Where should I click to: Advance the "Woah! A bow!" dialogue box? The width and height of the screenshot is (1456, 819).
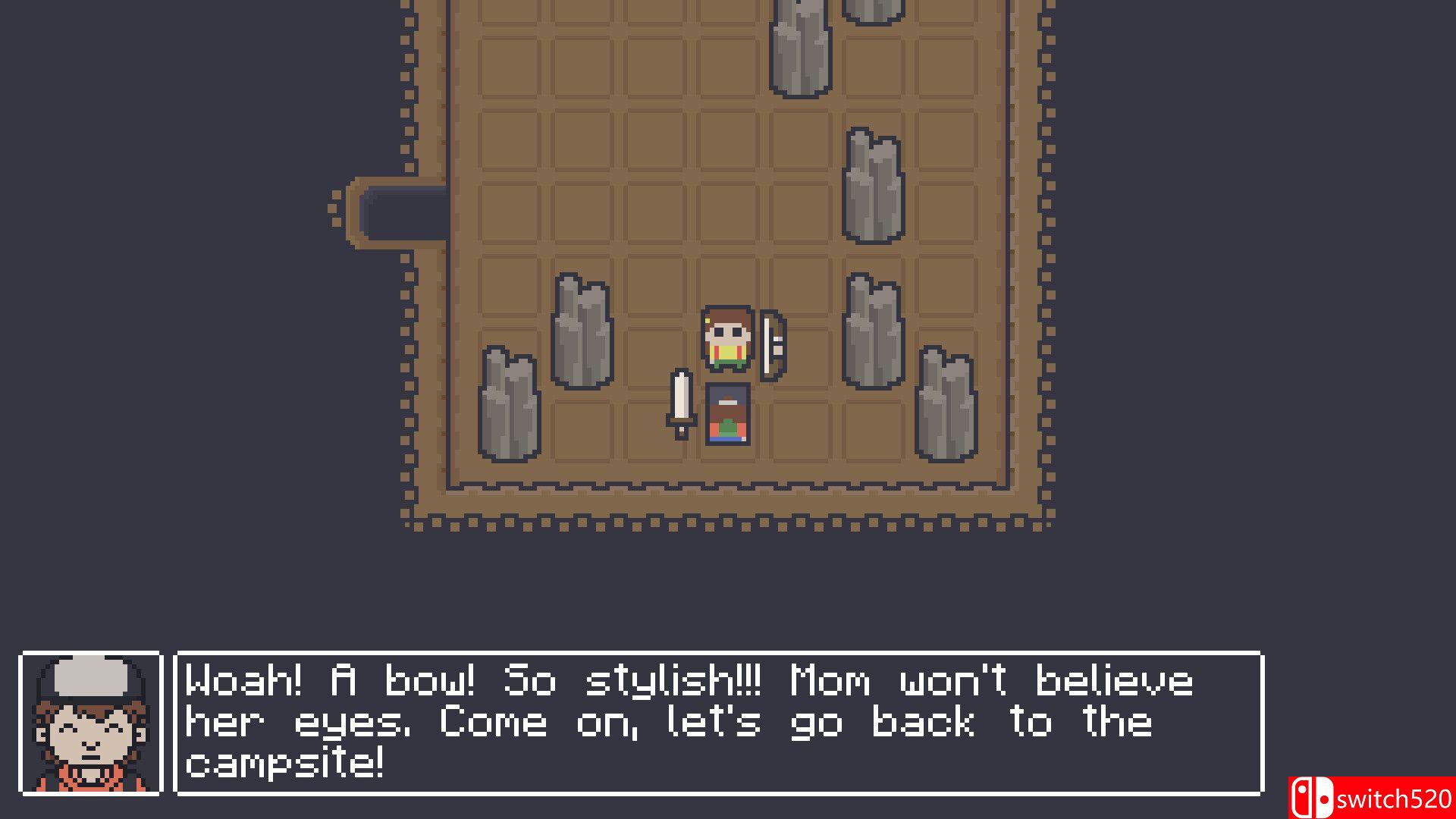click(x=718, y=723)
